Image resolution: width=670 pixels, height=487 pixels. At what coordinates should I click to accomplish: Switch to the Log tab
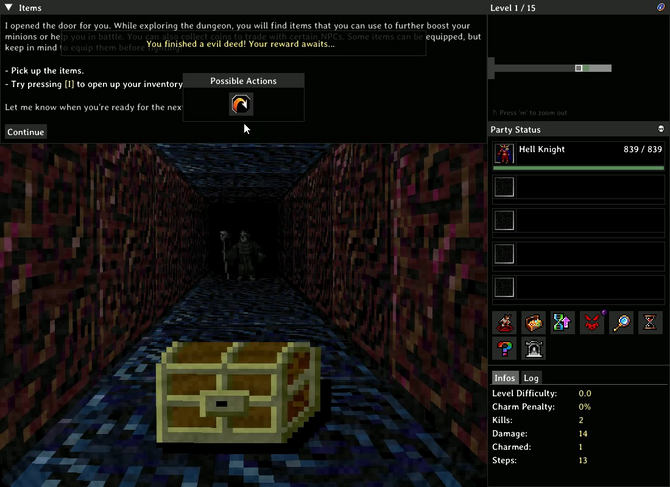[532, 378]
